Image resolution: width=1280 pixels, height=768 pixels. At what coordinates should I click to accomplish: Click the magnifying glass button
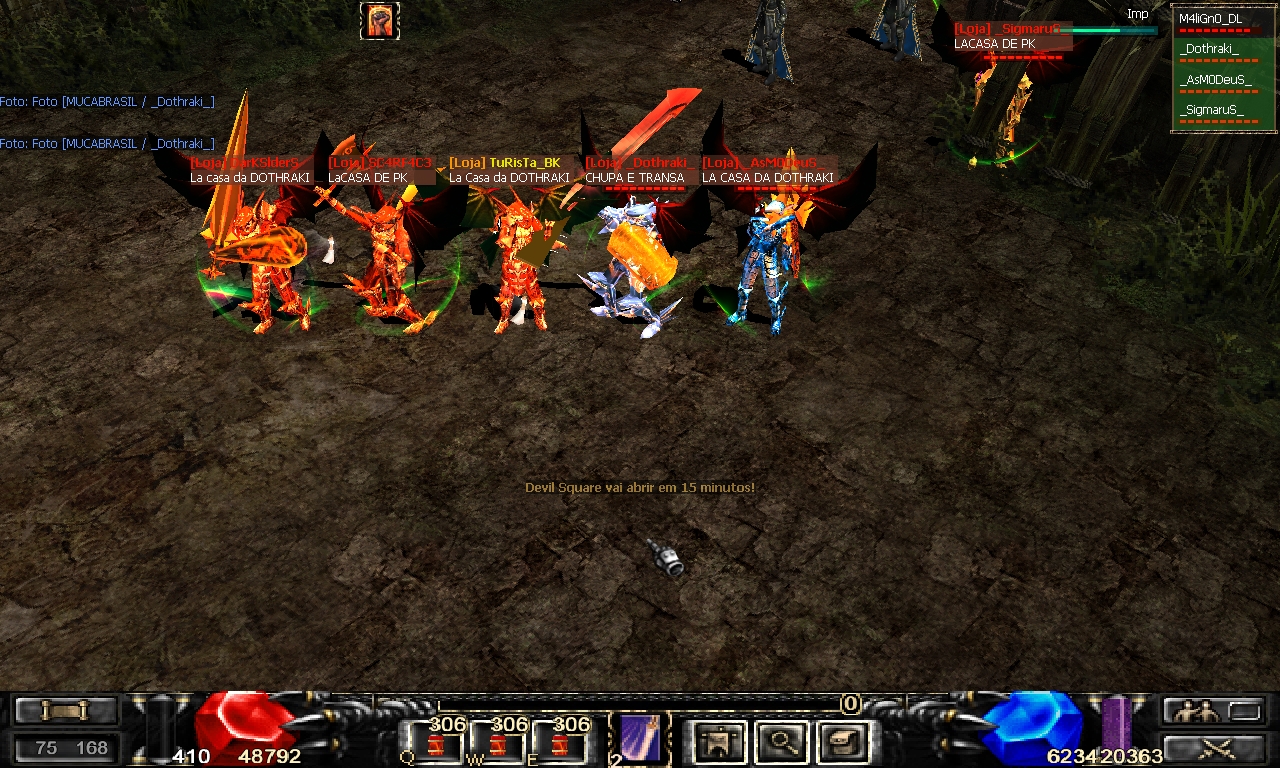coord(778,742)
